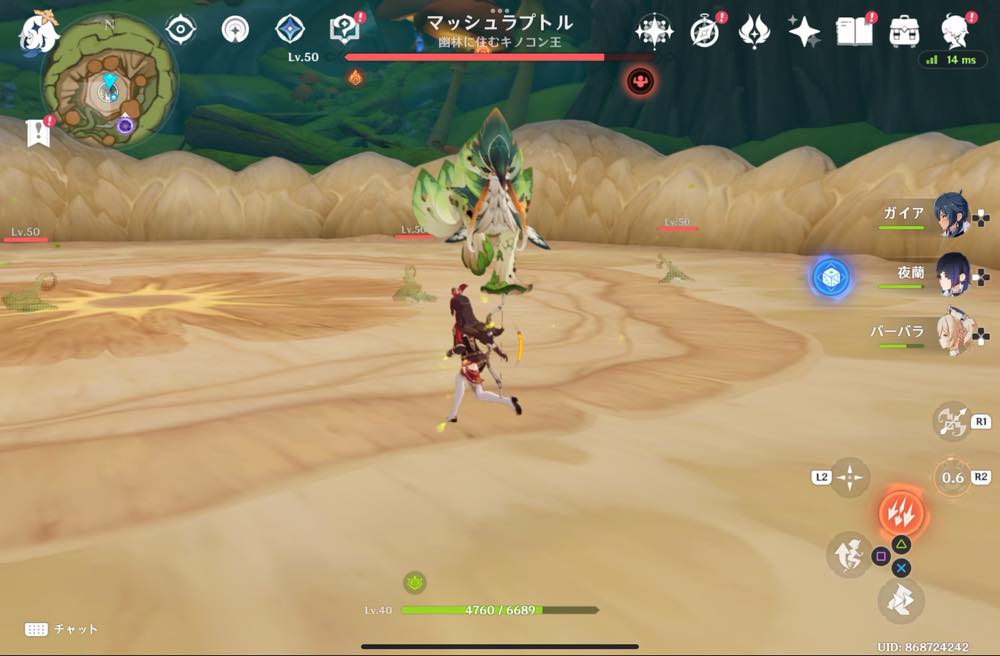The image size is (1000, 656).
Task: Open the backpack inventory
Action: click(904, 32)
